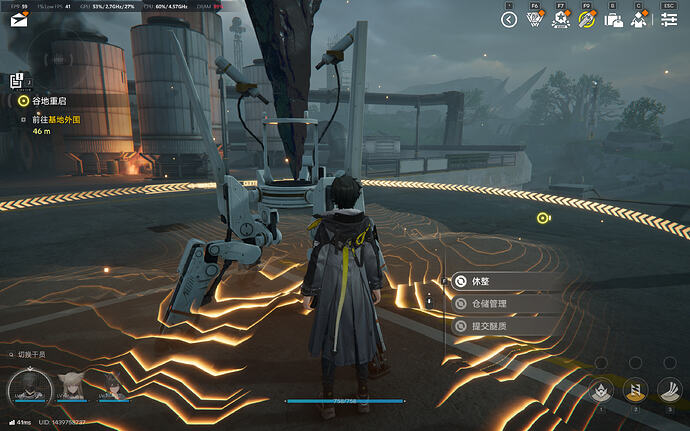Open the F6 diamond-shaped emblem icon
Screen dimensions: 690x431
(x=535, y=19)
